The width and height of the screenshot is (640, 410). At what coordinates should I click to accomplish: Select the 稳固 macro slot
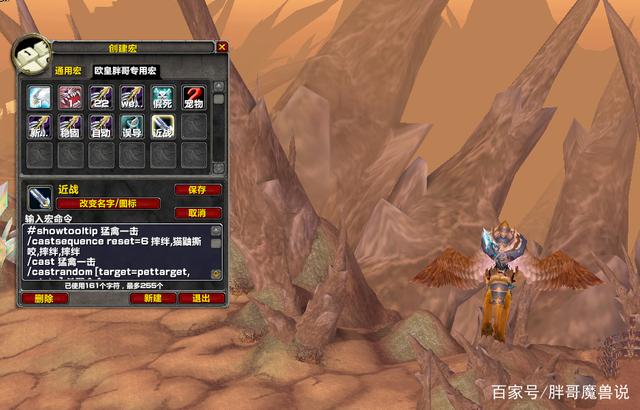70,127
